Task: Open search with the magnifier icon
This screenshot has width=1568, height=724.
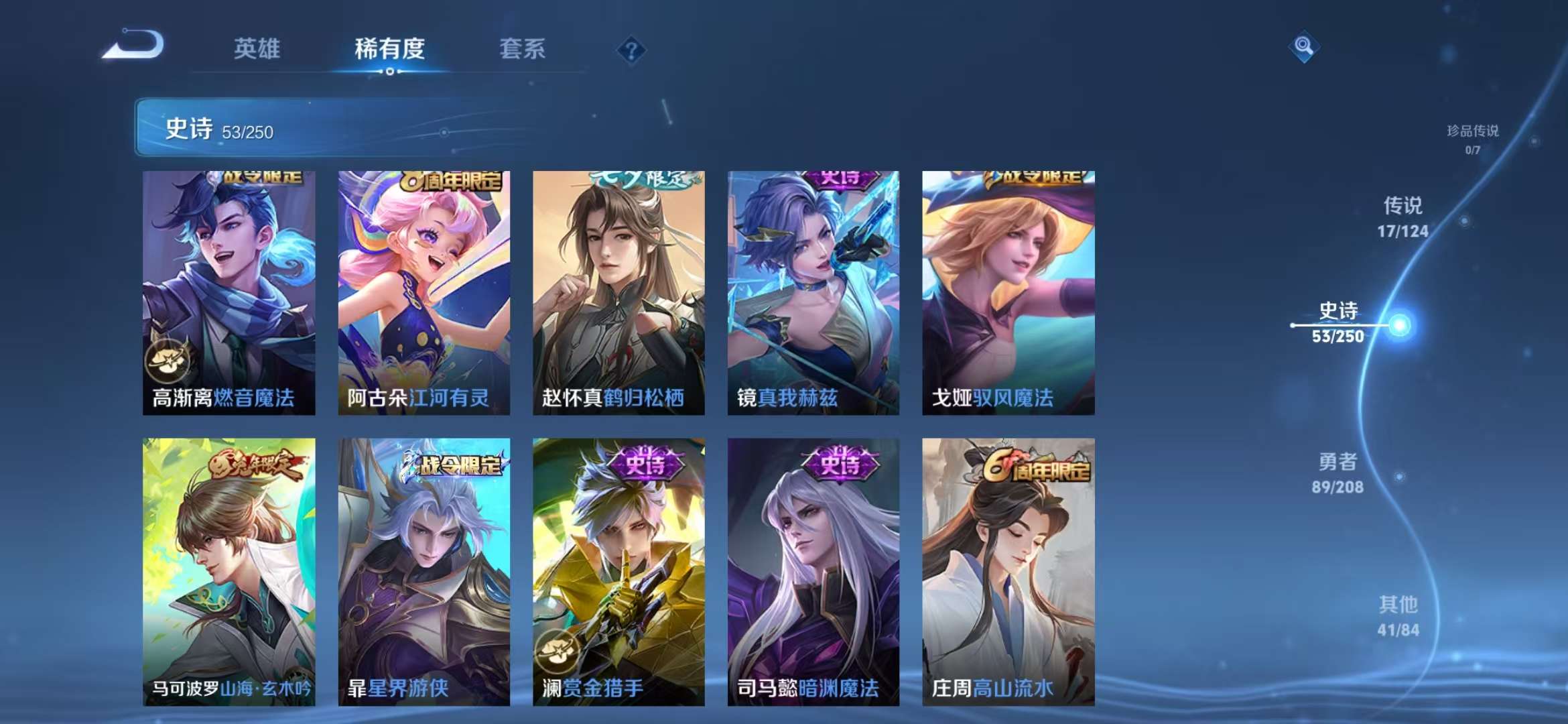Action: (1303, 47)
